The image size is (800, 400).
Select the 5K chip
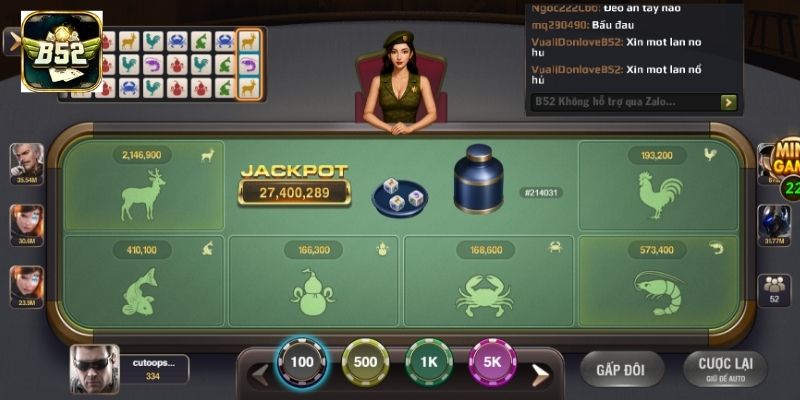tap(492, 363)
